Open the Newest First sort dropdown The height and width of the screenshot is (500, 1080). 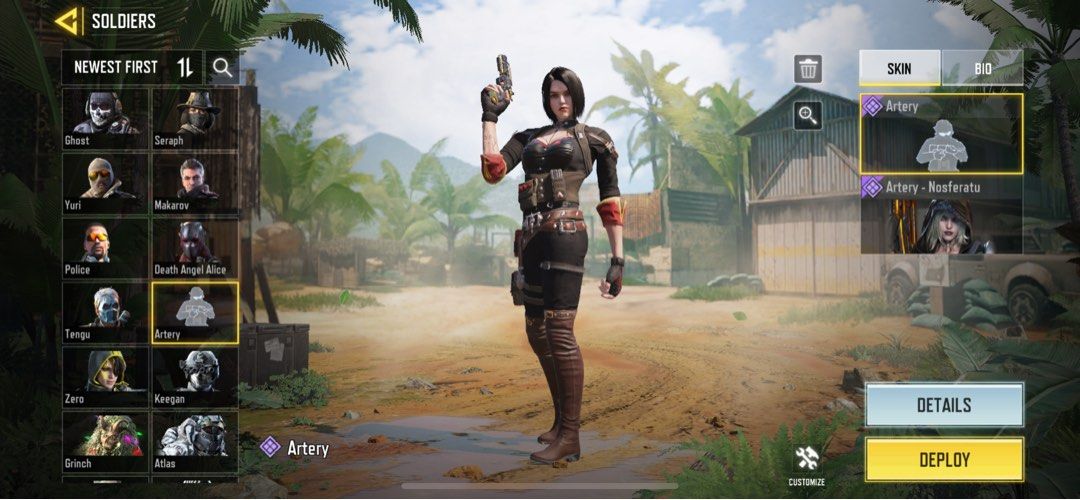(115, 67)
